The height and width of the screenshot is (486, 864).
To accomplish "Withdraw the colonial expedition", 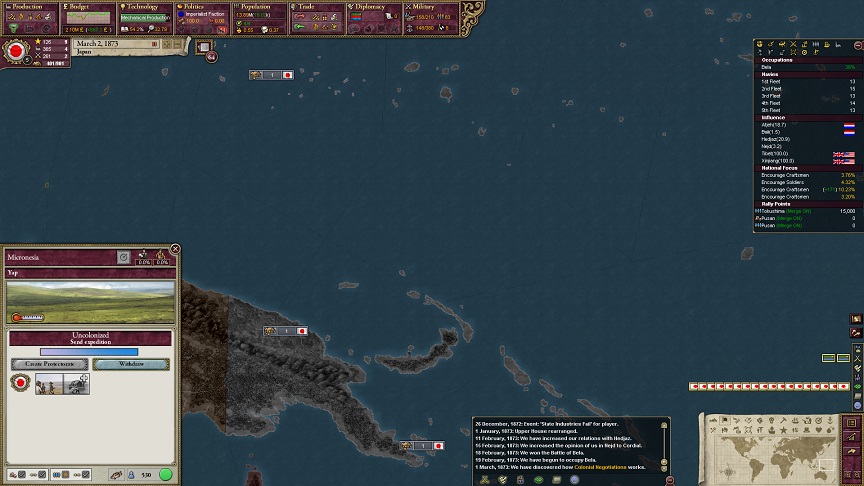I will pos(131,364).
